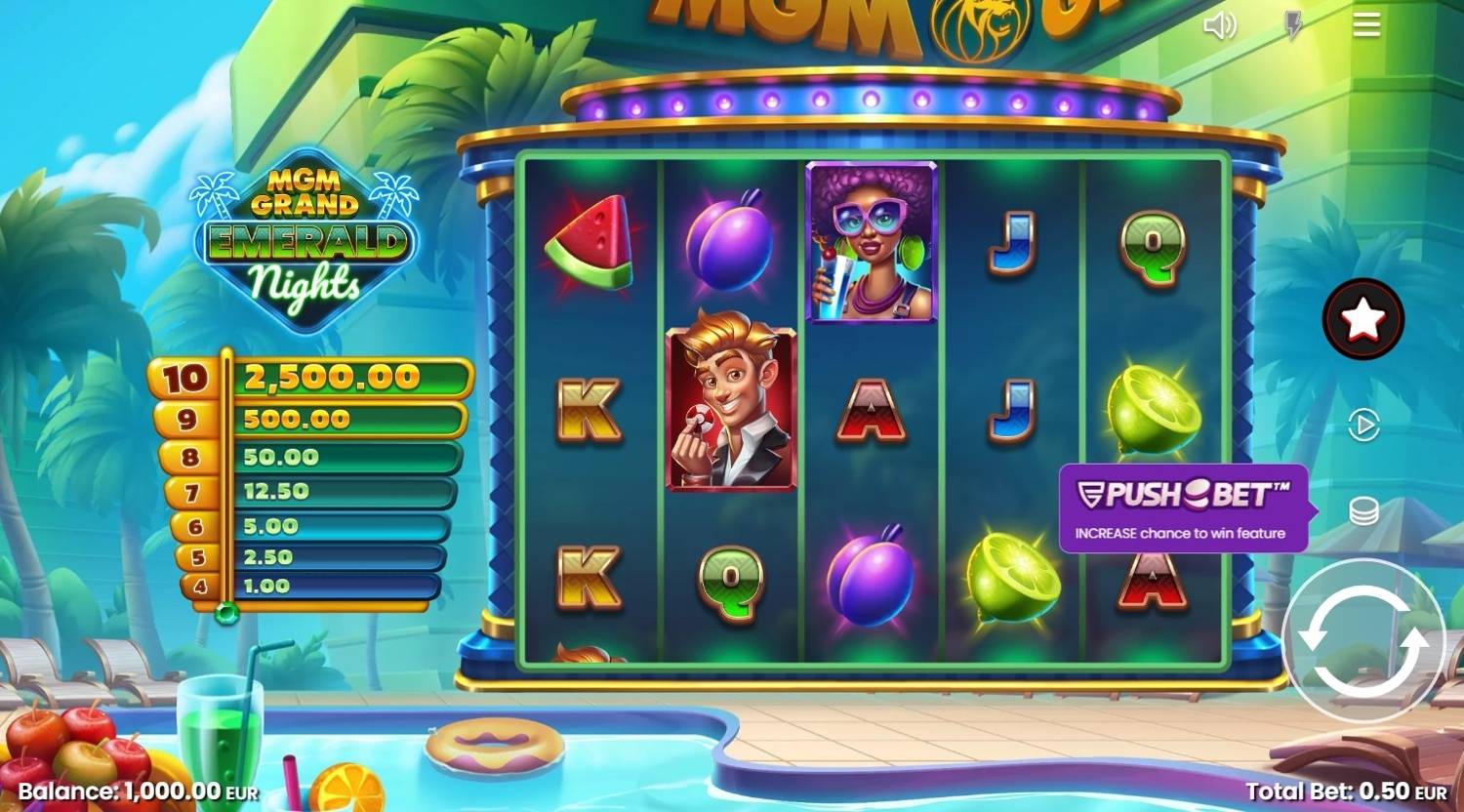1464x812 pixels.
Task: Spin the reels with the circular arrows button
Action: tap(1362, 641)
